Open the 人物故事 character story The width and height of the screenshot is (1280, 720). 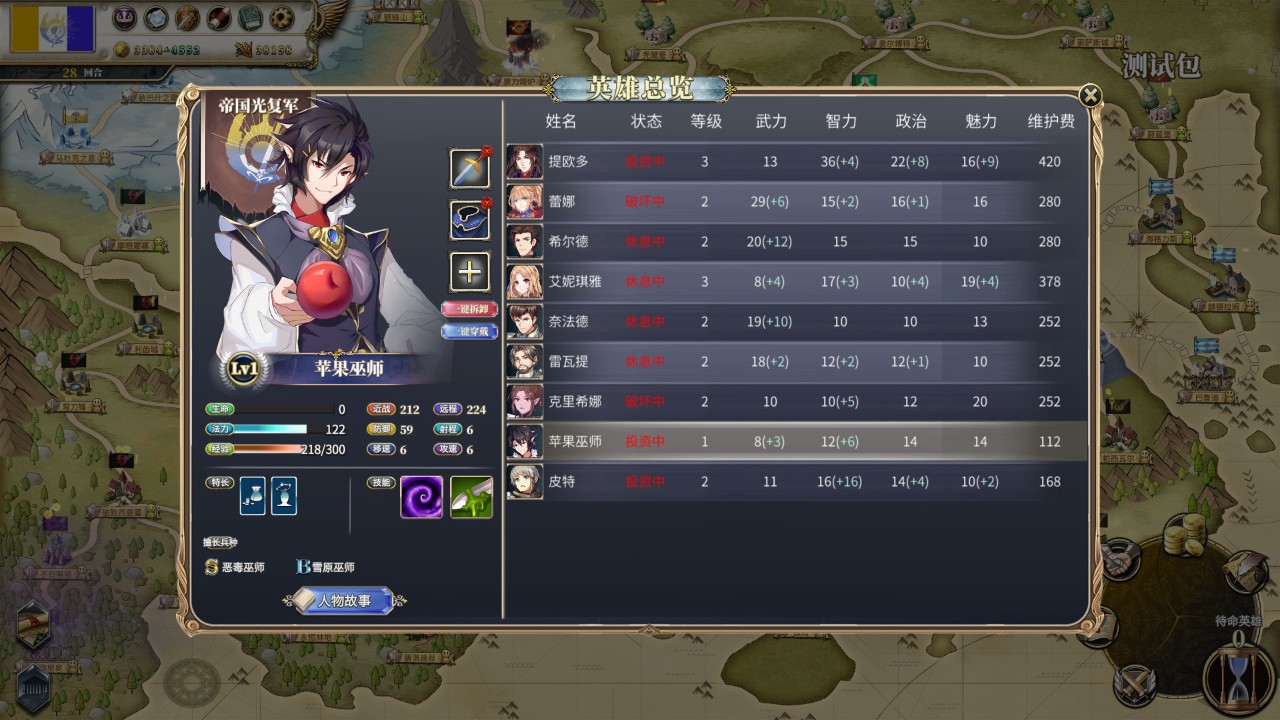coord(344,601)
